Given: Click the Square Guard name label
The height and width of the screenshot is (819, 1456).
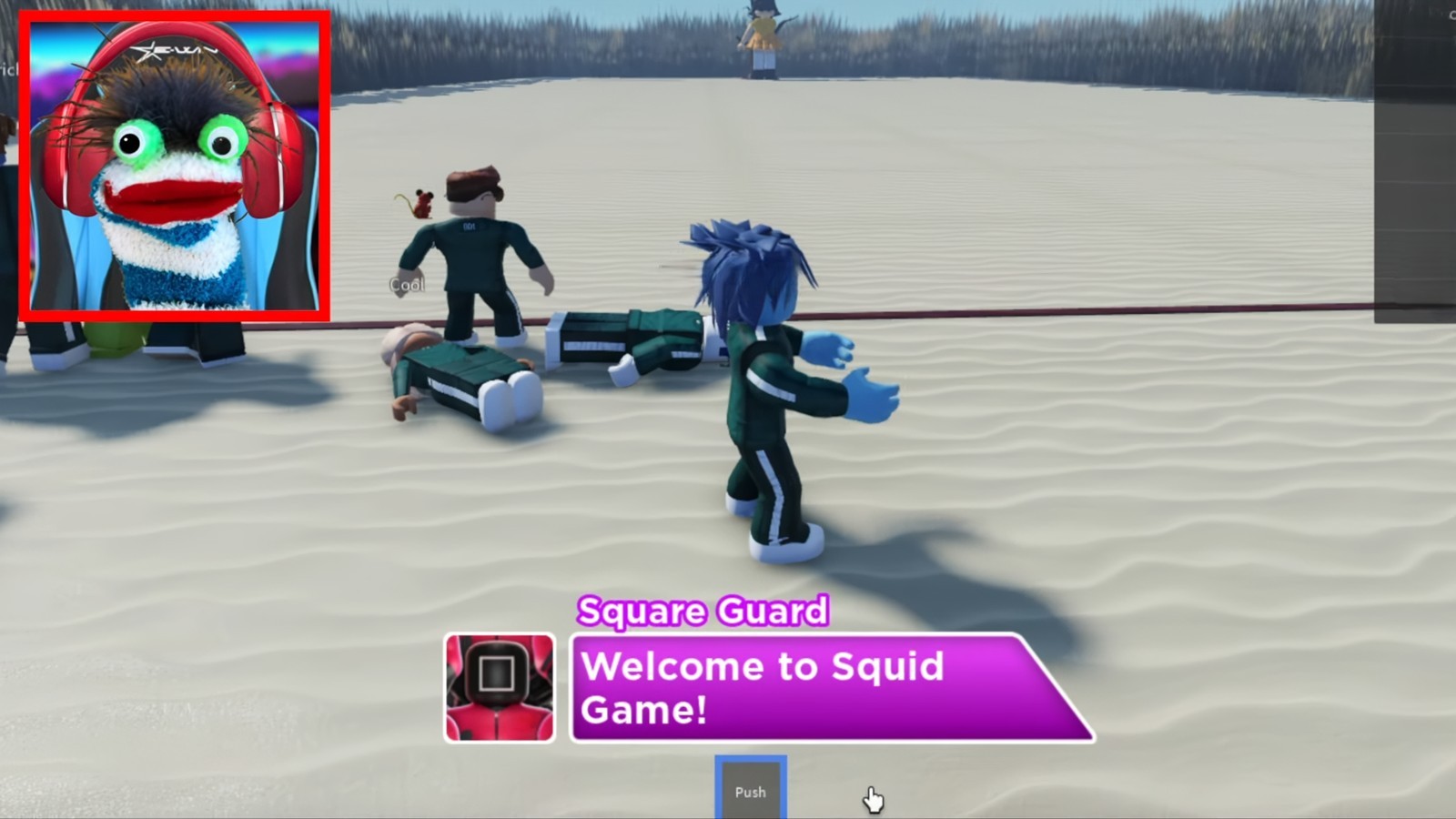Looking at the screenshot, I should pos(703,612).
